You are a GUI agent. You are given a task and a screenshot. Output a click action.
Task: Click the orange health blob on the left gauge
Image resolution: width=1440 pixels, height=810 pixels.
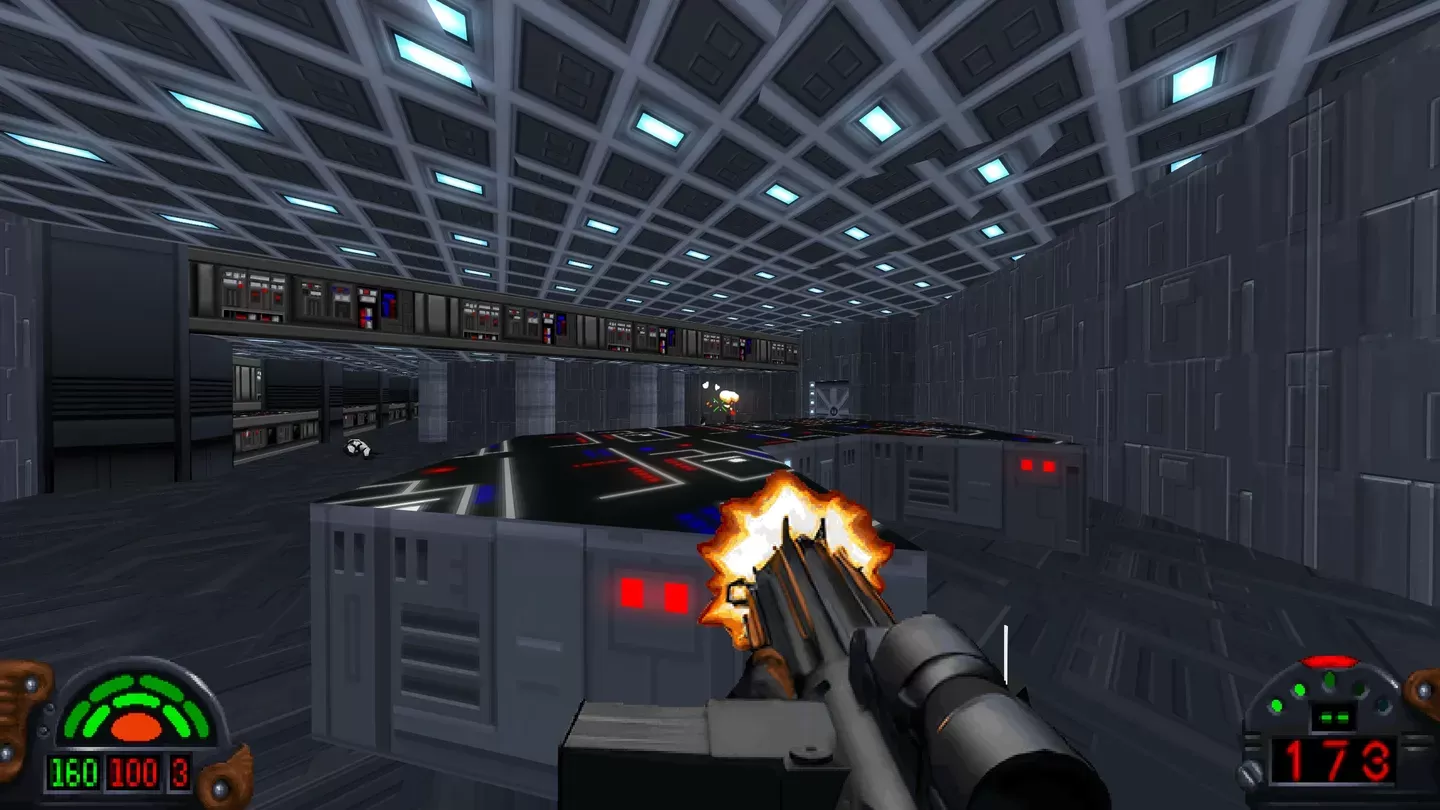[x=135, y=726]
